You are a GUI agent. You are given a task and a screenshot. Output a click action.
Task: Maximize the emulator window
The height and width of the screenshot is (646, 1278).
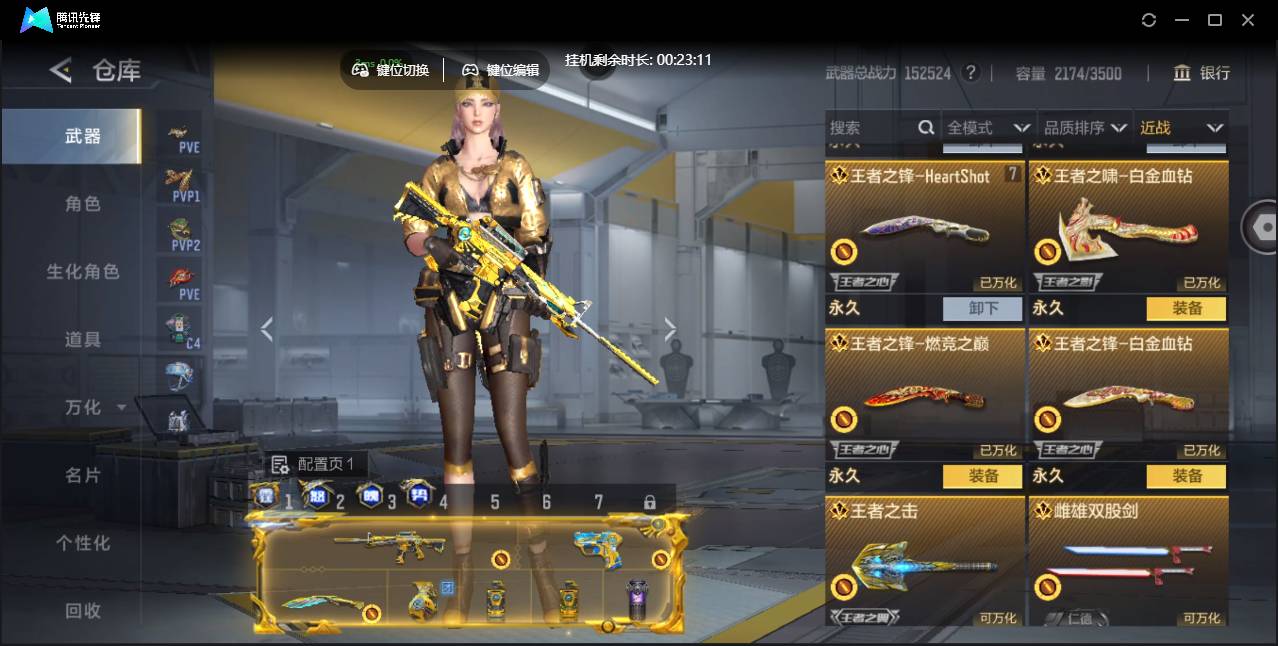coord(1215,20)
